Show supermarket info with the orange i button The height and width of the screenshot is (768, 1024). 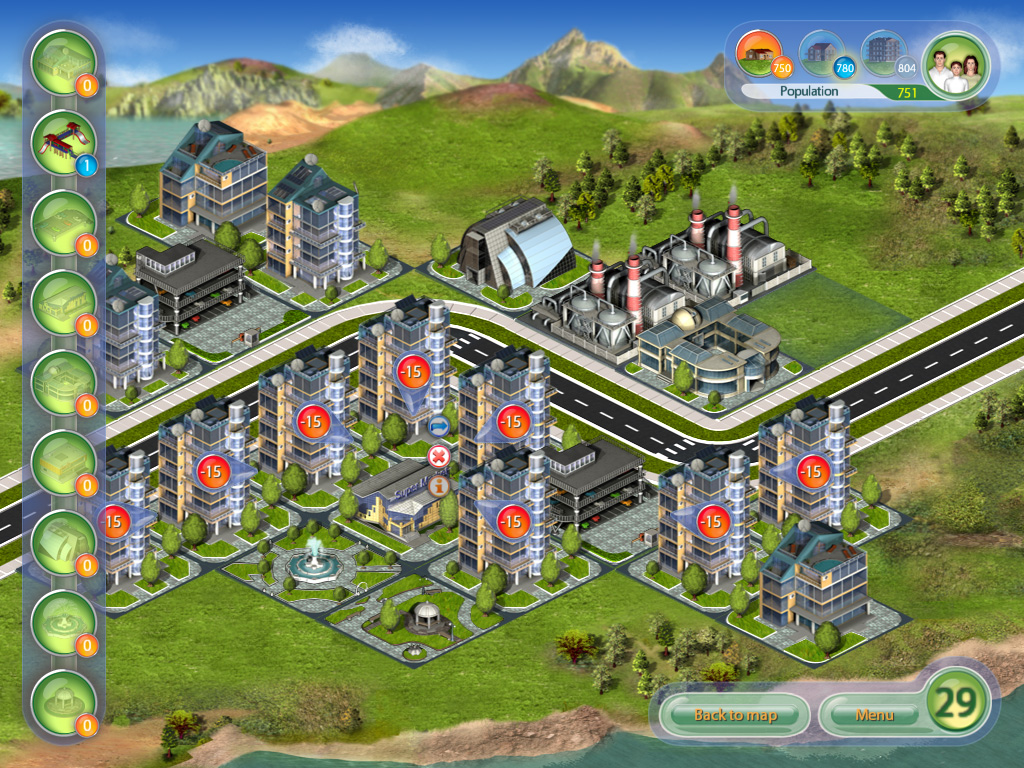(x=438, y=485)
